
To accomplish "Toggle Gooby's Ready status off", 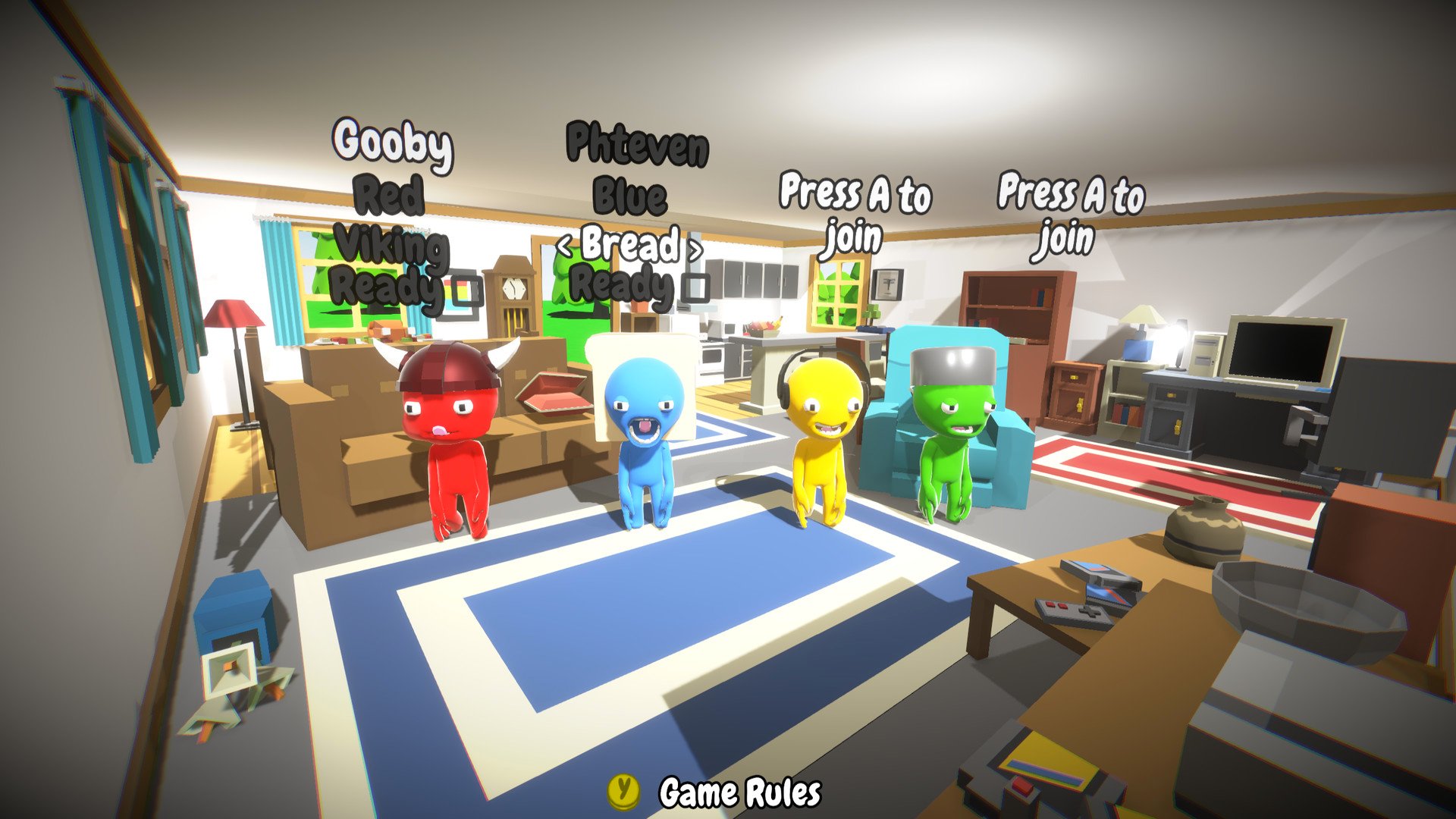I will 466,290.
